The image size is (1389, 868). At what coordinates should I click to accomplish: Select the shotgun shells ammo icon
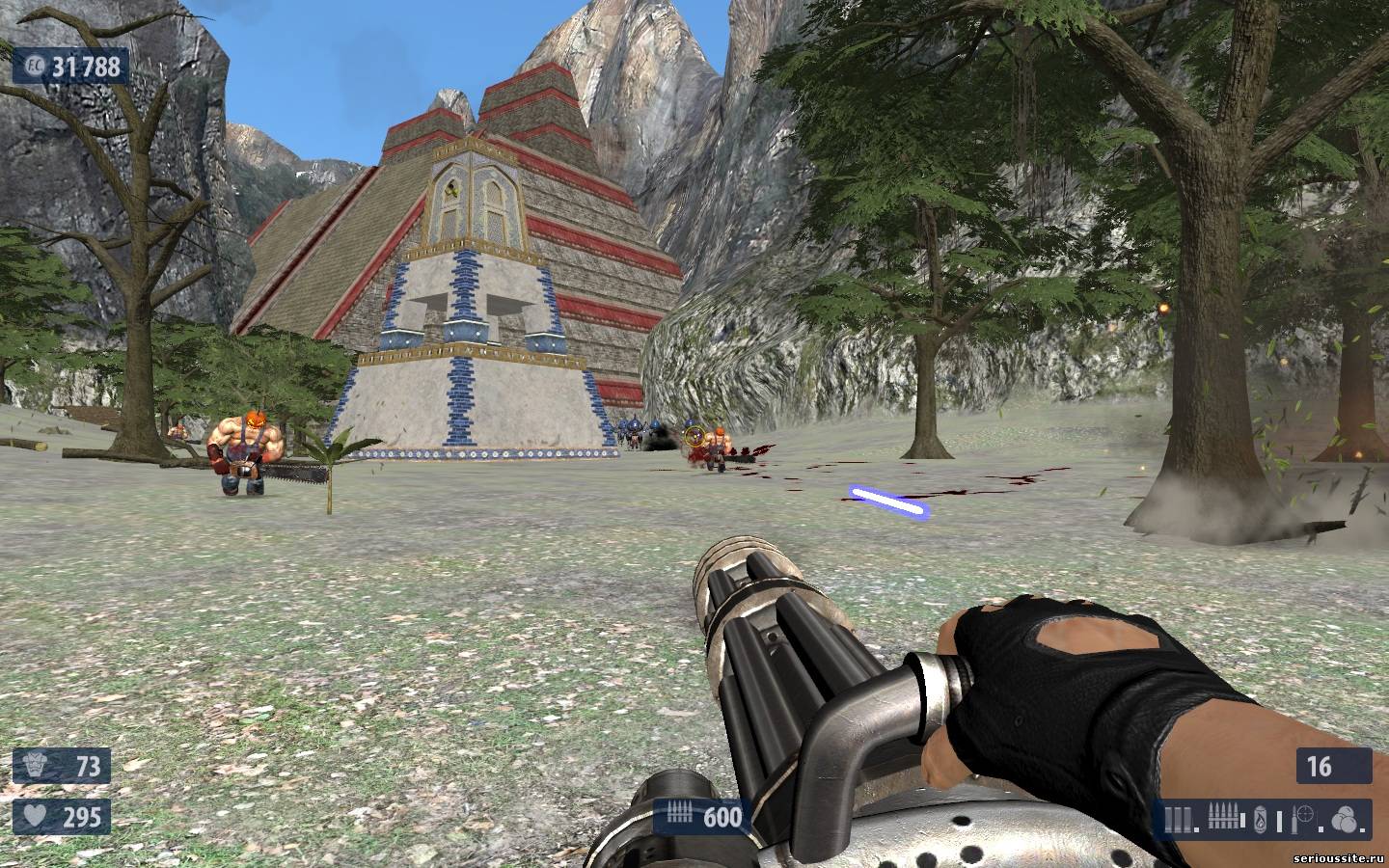(x=1177, y=821)
